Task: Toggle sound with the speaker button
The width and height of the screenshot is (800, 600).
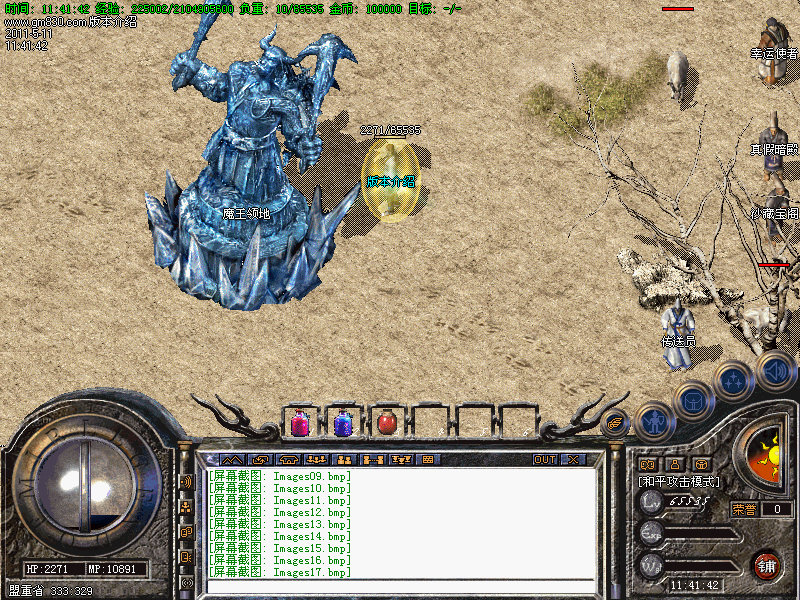Action: (x=774, y=368)
